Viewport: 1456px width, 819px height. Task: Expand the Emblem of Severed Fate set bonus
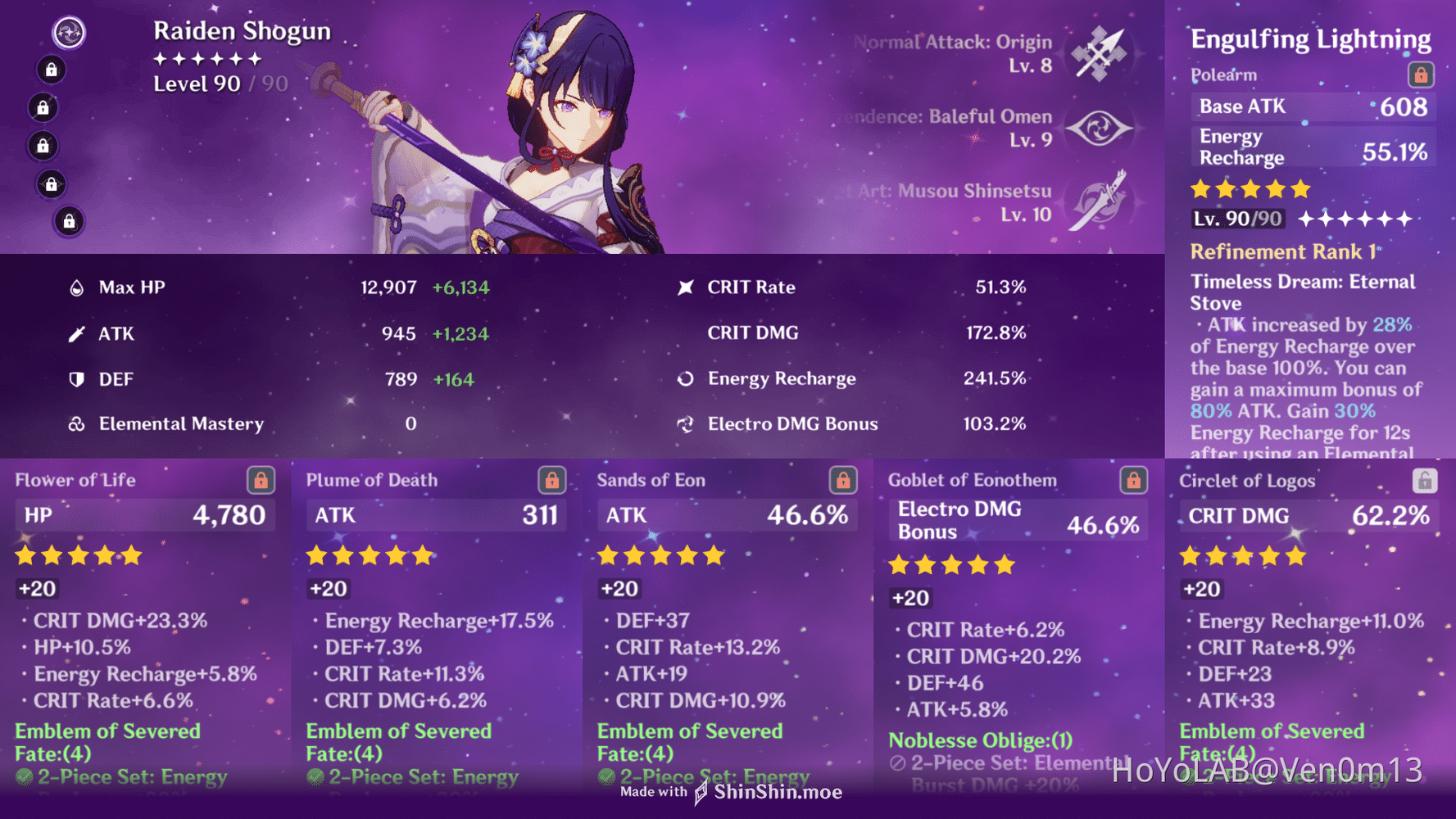(x=107, y=731)
